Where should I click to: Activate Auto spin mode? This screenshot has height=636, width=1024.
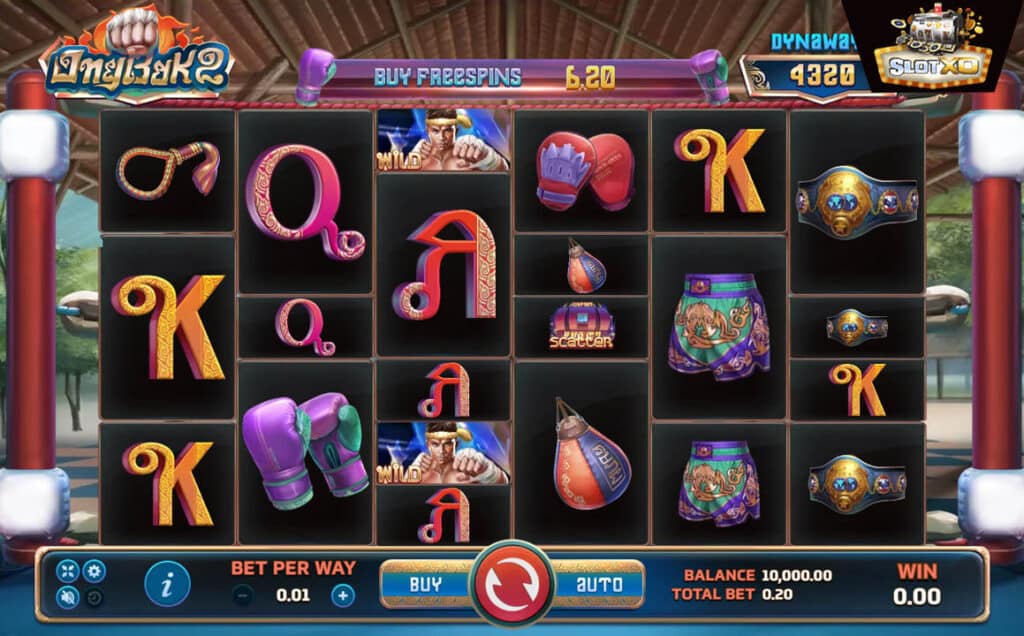tap(598, 584)
